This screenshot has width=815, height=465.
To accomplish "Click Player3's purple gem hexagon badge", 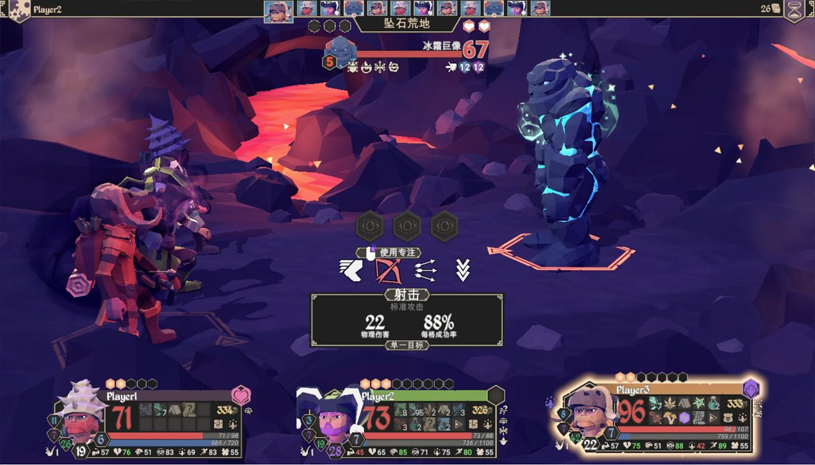I will click(x=750, y=389).
